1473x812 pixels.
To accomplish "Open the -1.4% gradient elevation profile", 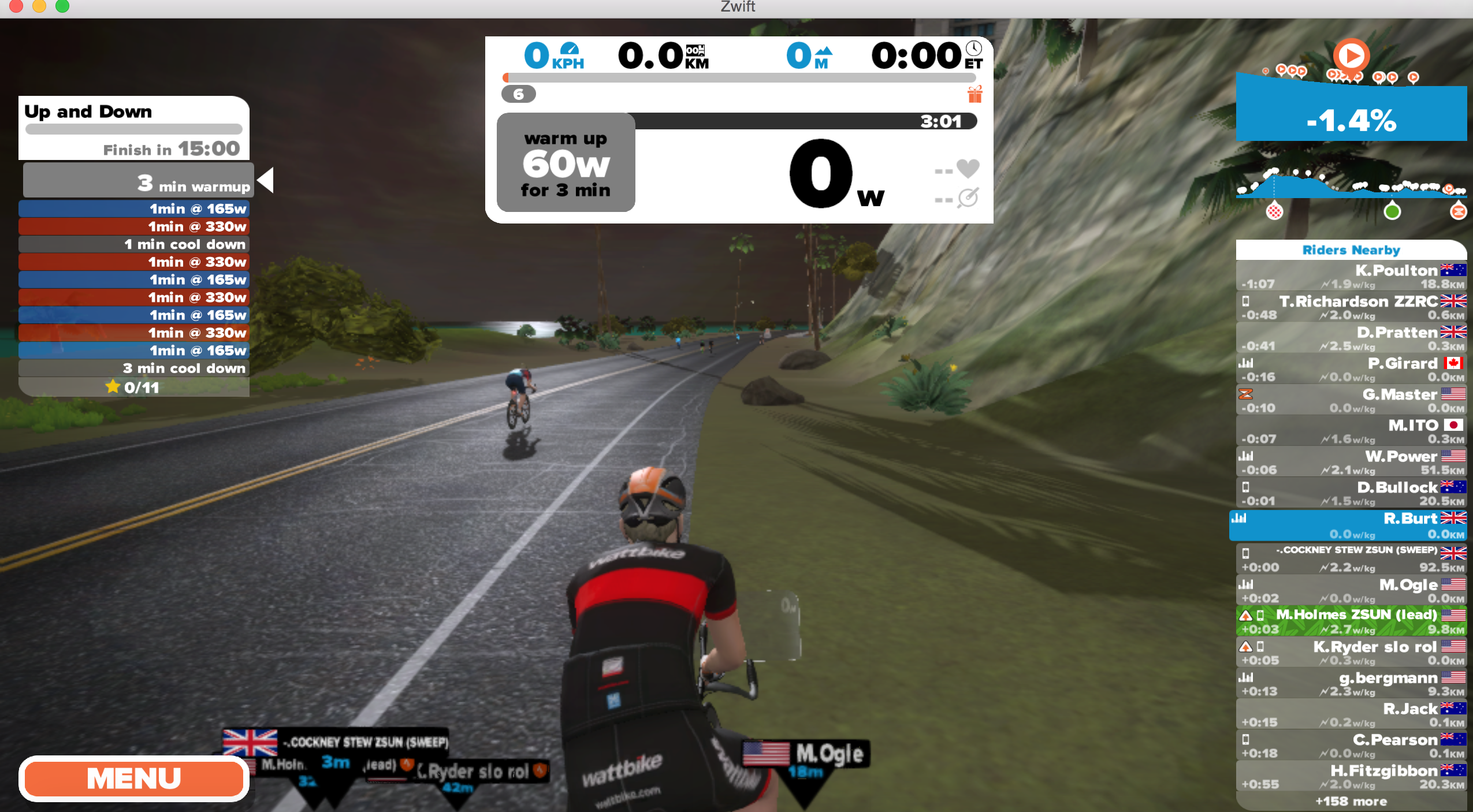I will coord(1351,120).
